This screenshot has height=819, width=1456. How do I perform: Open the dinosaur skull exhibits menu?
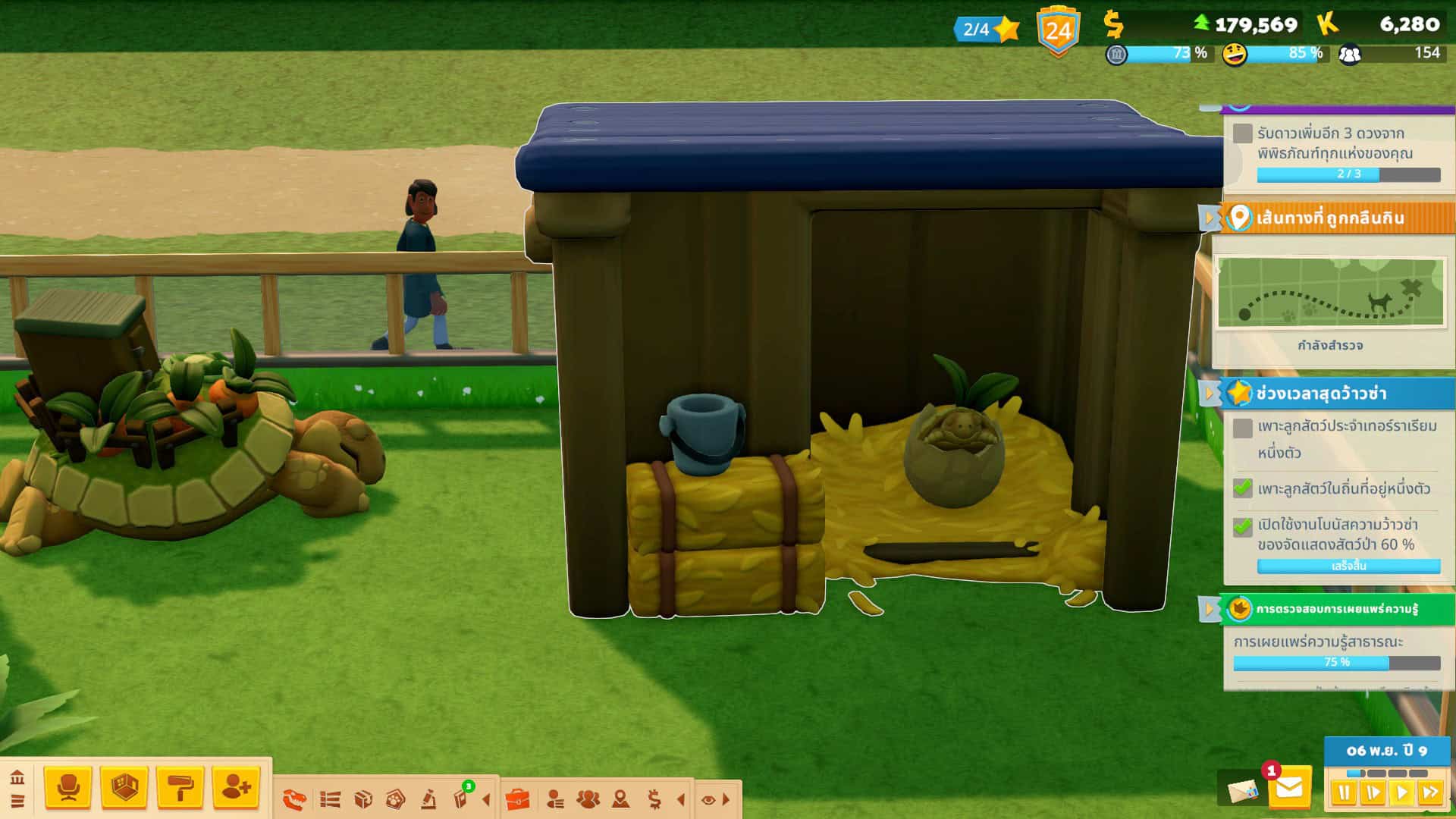[x=294, y=799]
